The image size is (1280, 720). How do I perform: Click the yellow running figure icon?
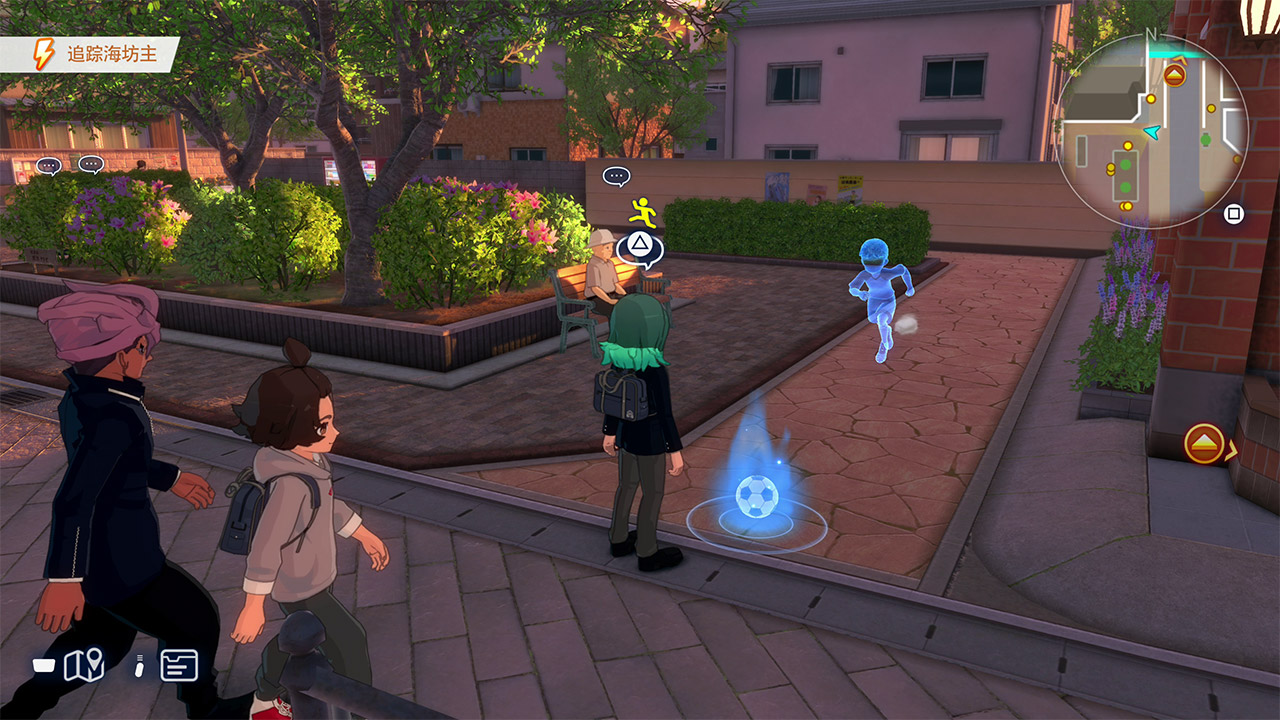click(x=643, y=212)
